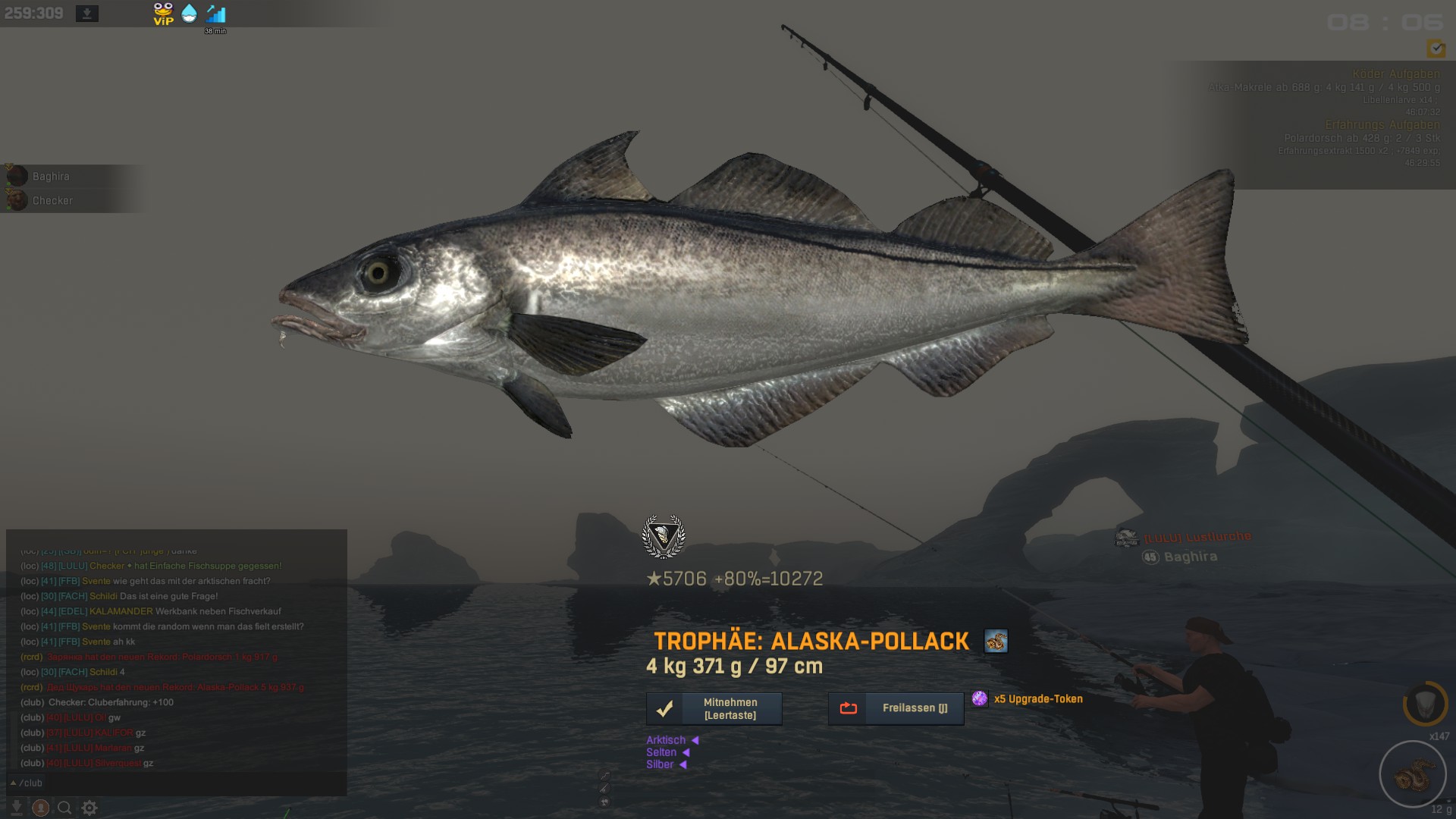Viewport: 1456px width, 819px height.
Task: Select Checker in the player list
Action: pos(52,200)
